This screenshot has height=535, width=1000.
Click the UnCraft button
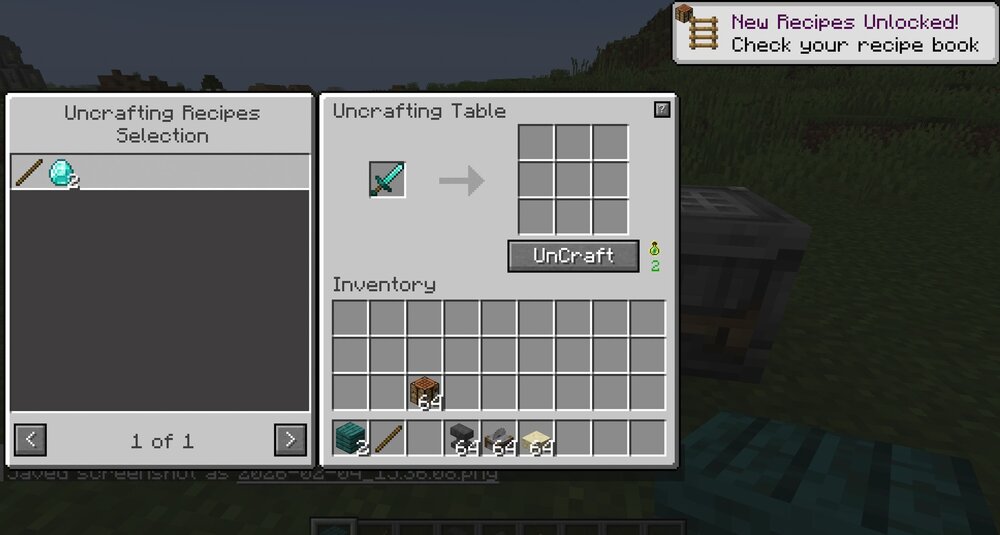[573, 256]
